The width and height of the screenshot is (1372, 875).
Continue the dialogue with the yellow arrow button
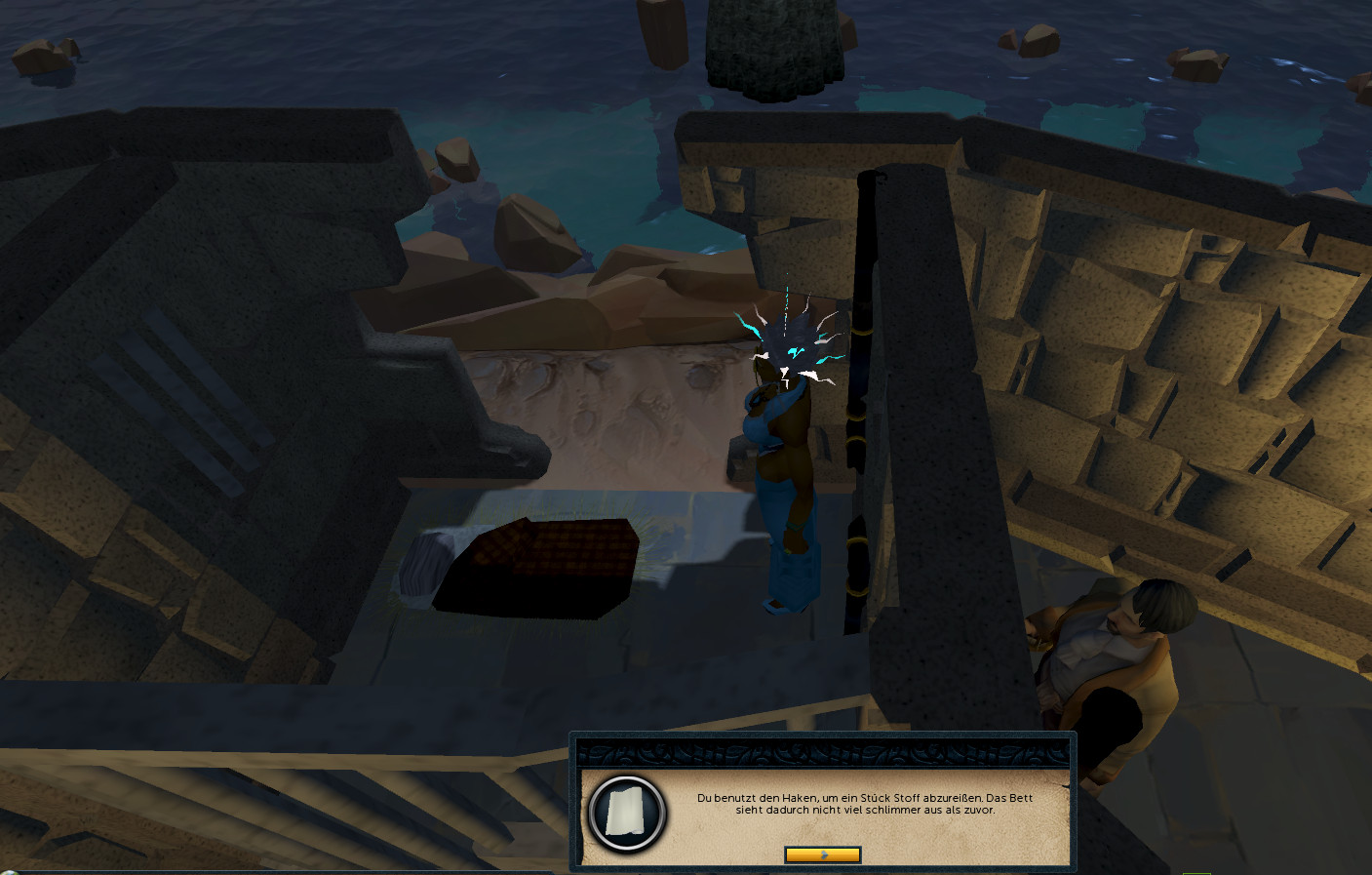(x=822, y=855)
